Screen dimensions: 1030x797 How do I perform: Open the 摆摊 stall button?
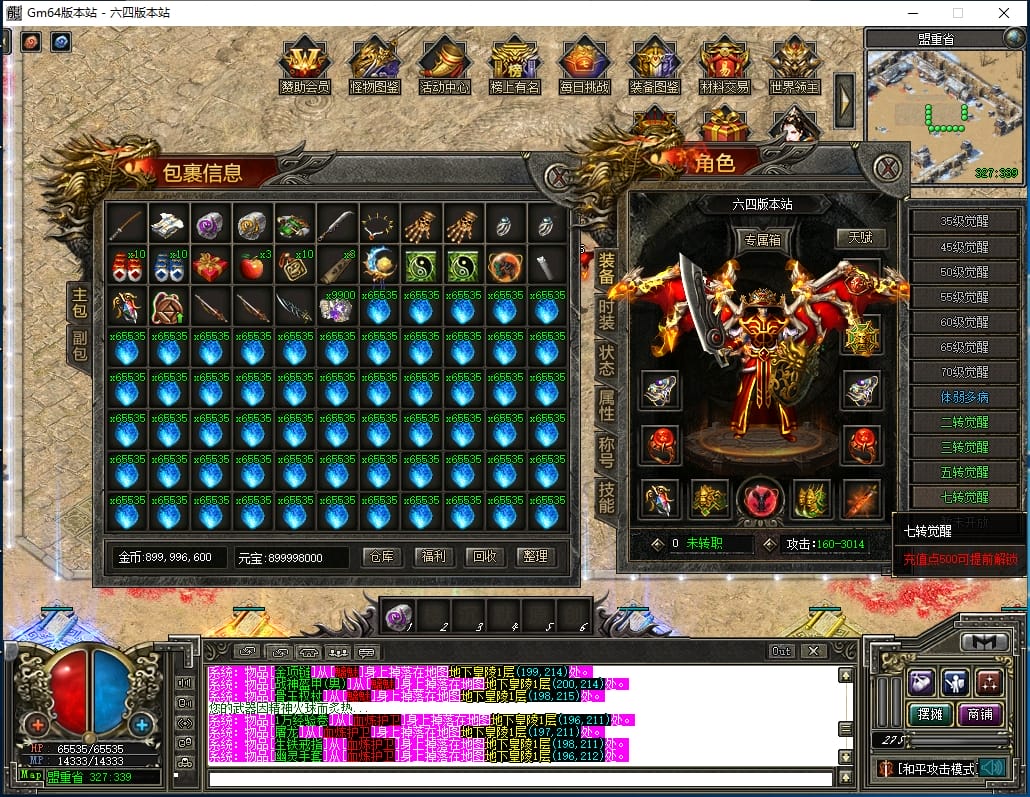926,714
